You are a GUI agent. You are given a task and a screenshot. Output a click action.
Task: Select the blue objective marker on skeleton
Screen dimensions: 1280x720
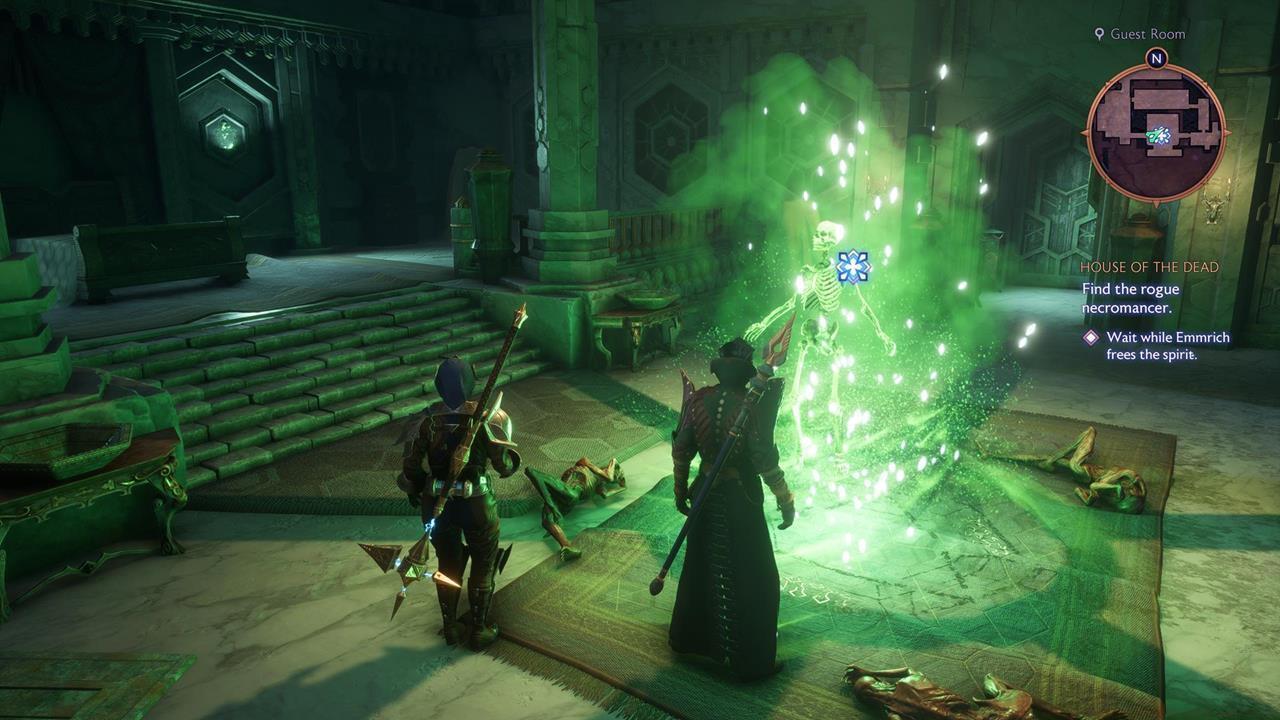pyautogui.click(x=852, y=266)
